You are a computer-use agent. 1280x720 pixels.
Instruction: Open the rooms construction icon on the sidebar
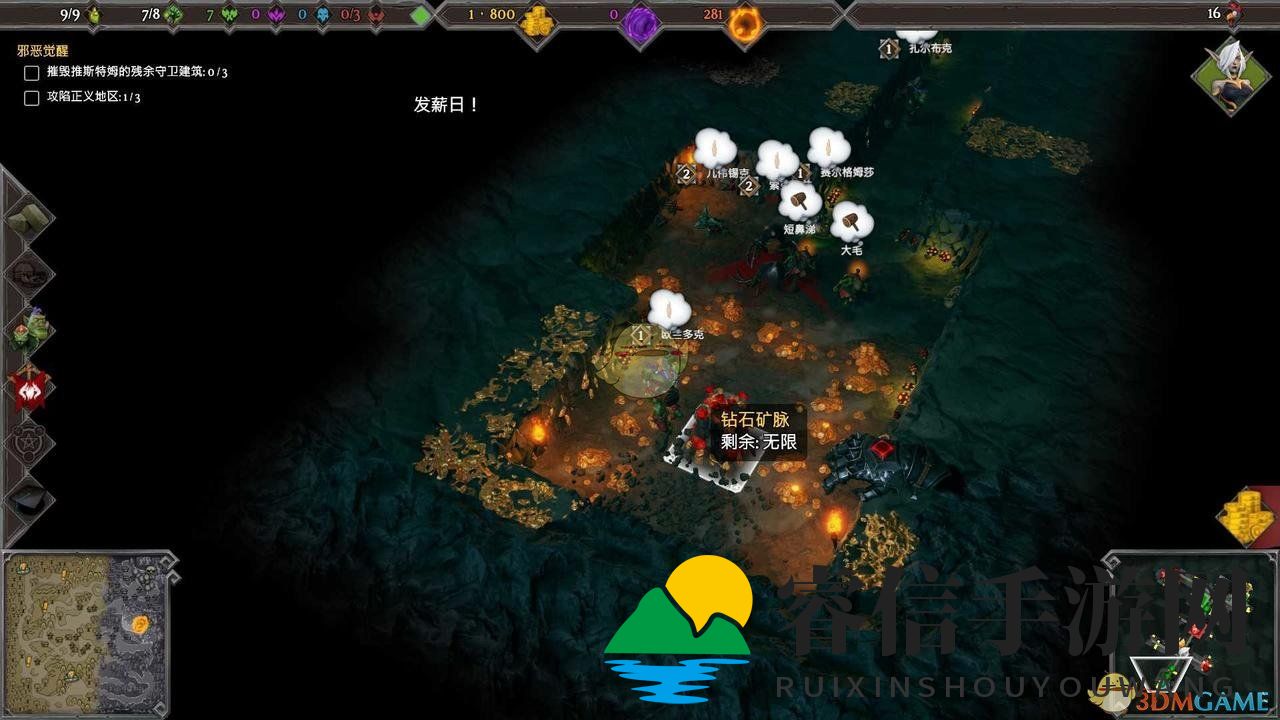(x=27, y=272)
